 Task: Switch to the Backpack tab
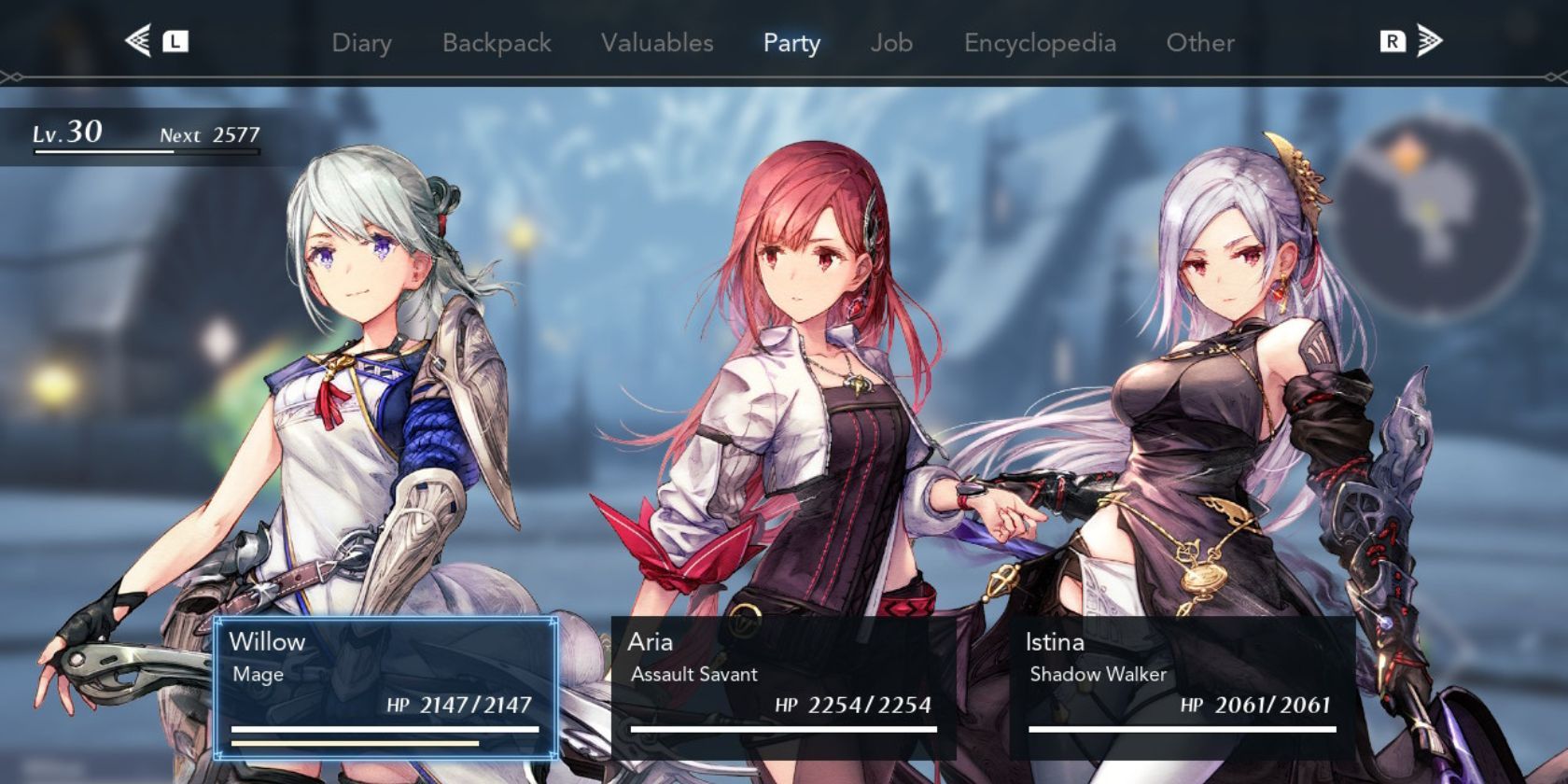click(x=497, y=43)
